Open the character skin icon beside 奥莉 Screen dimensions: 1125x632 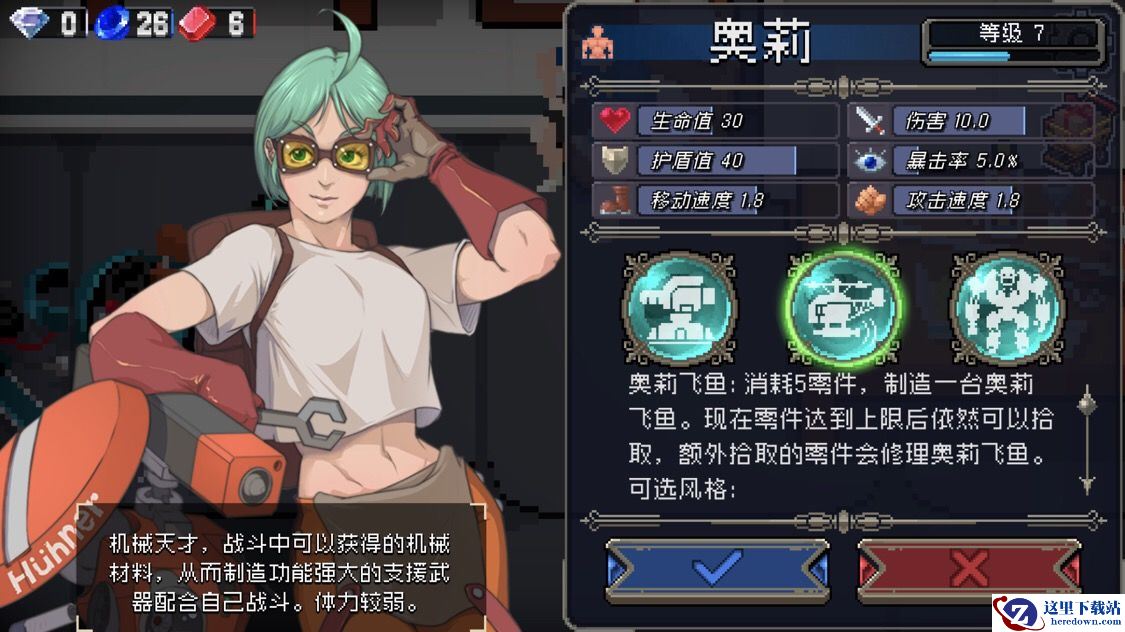tap(598, 41)
